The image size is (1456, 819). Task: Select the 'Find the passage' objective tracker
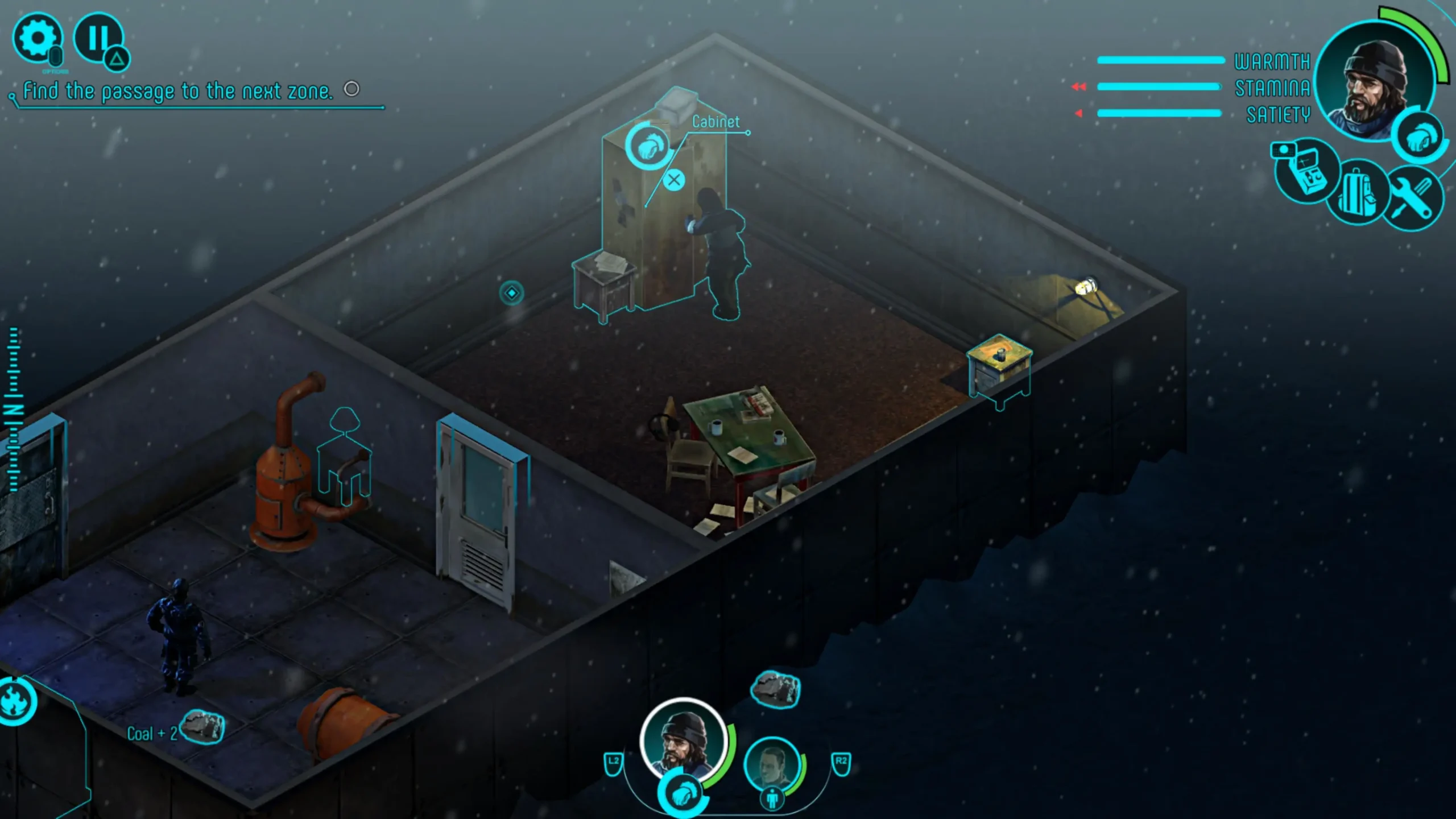coord(177,91)
